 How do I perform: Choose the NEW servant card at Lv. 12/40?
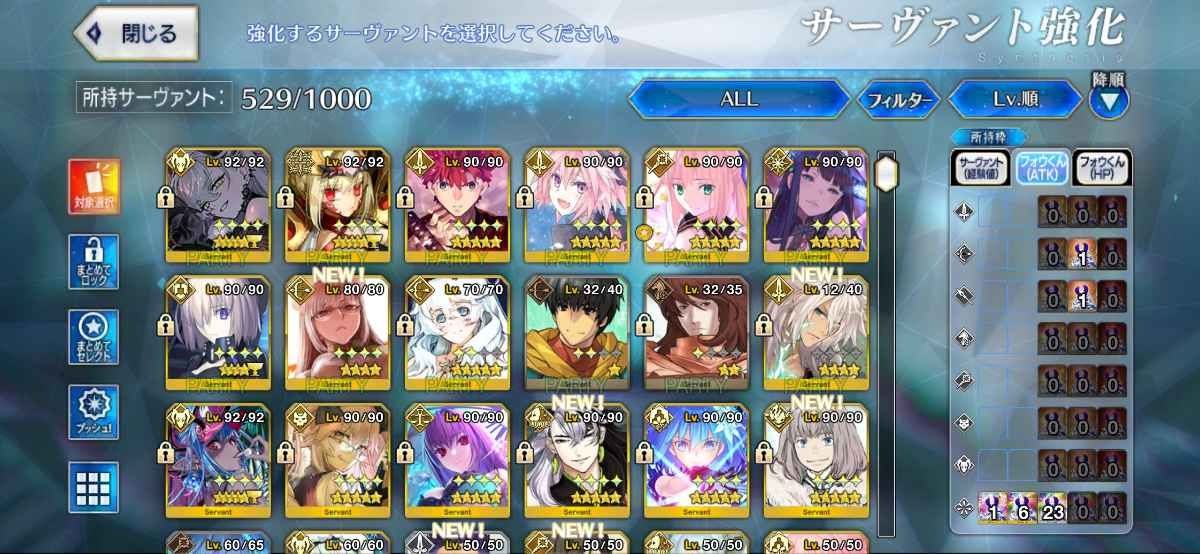pyautogui.click(x=817, y=333)
